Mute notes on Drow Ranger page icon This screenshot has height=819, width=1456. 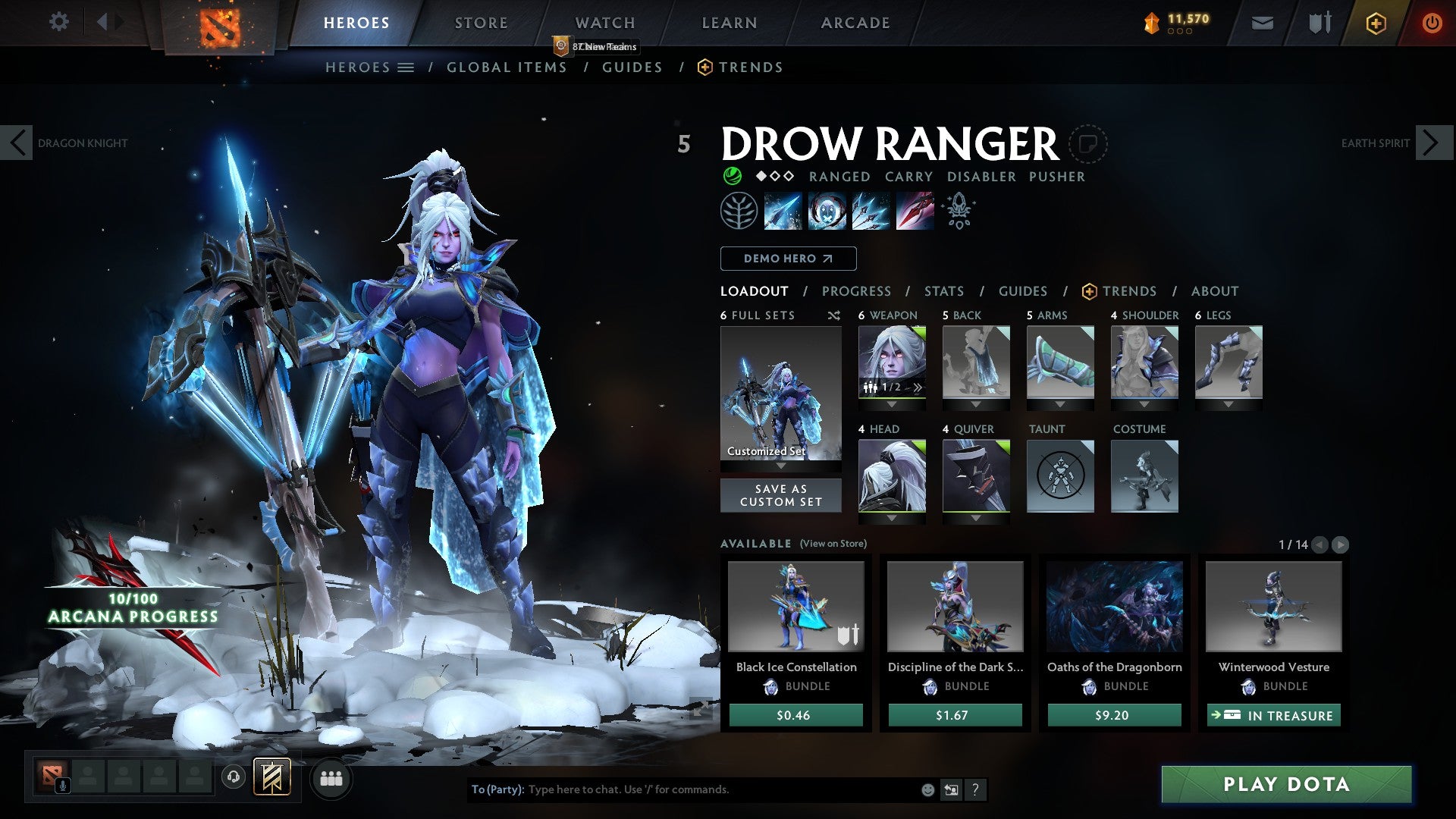pos(1090,144)
